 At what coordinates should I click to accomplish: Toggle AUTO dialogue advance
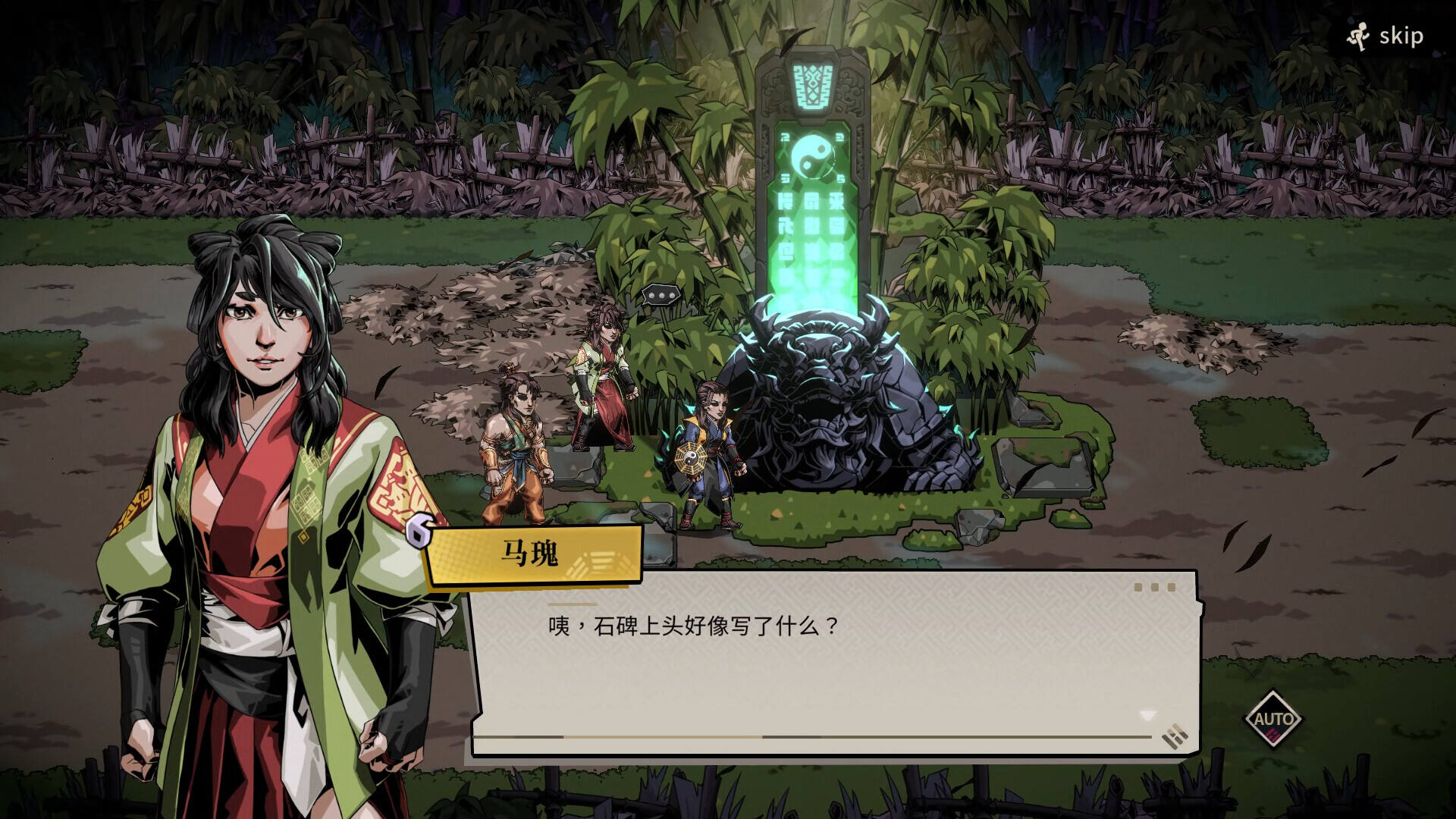1273,719
